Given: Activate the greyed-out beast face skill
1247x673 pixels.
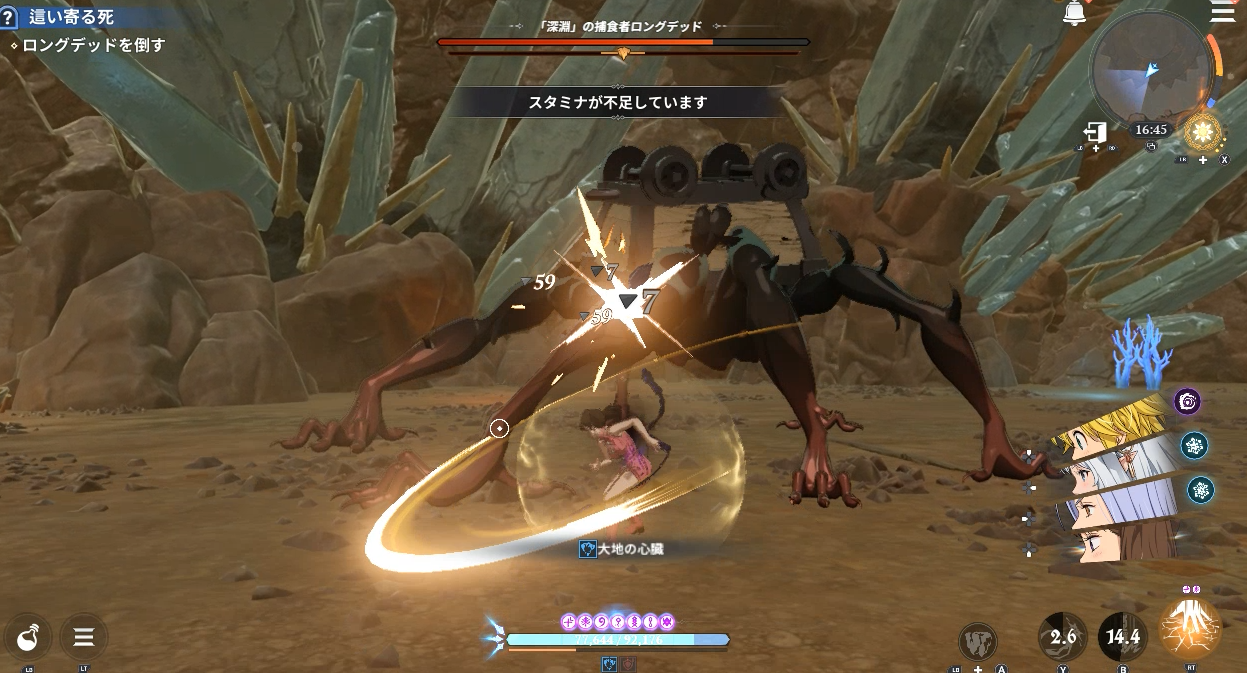Looking at the screenshot, I should pyautogui.click(x=977, y=641).
